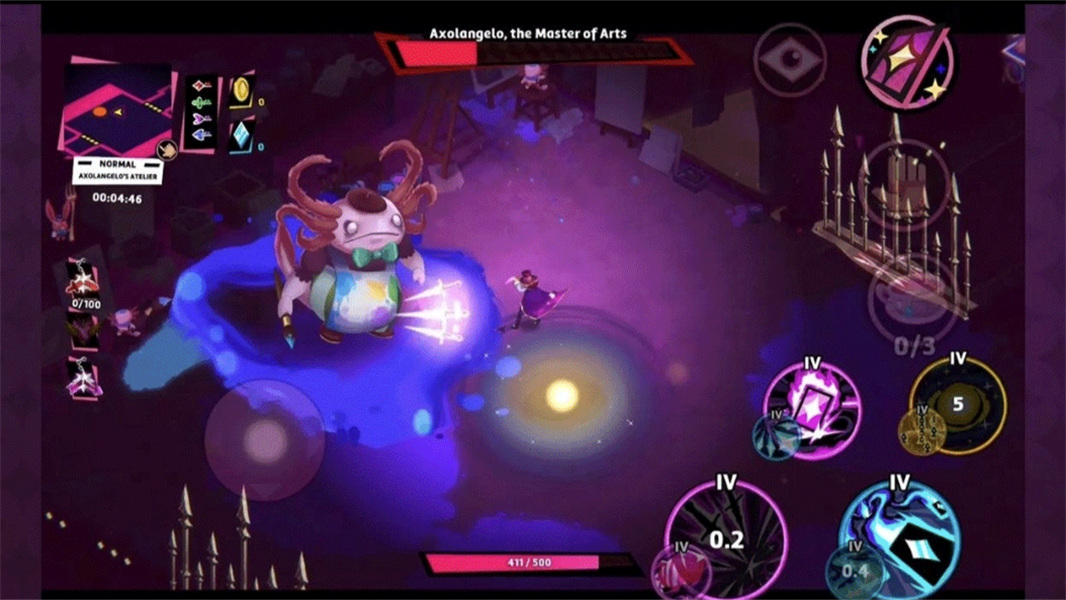Select the bottom pink weapon card
Image resolution: width=1066 pixels, height=600 pixels.
(x=82, y=378)
